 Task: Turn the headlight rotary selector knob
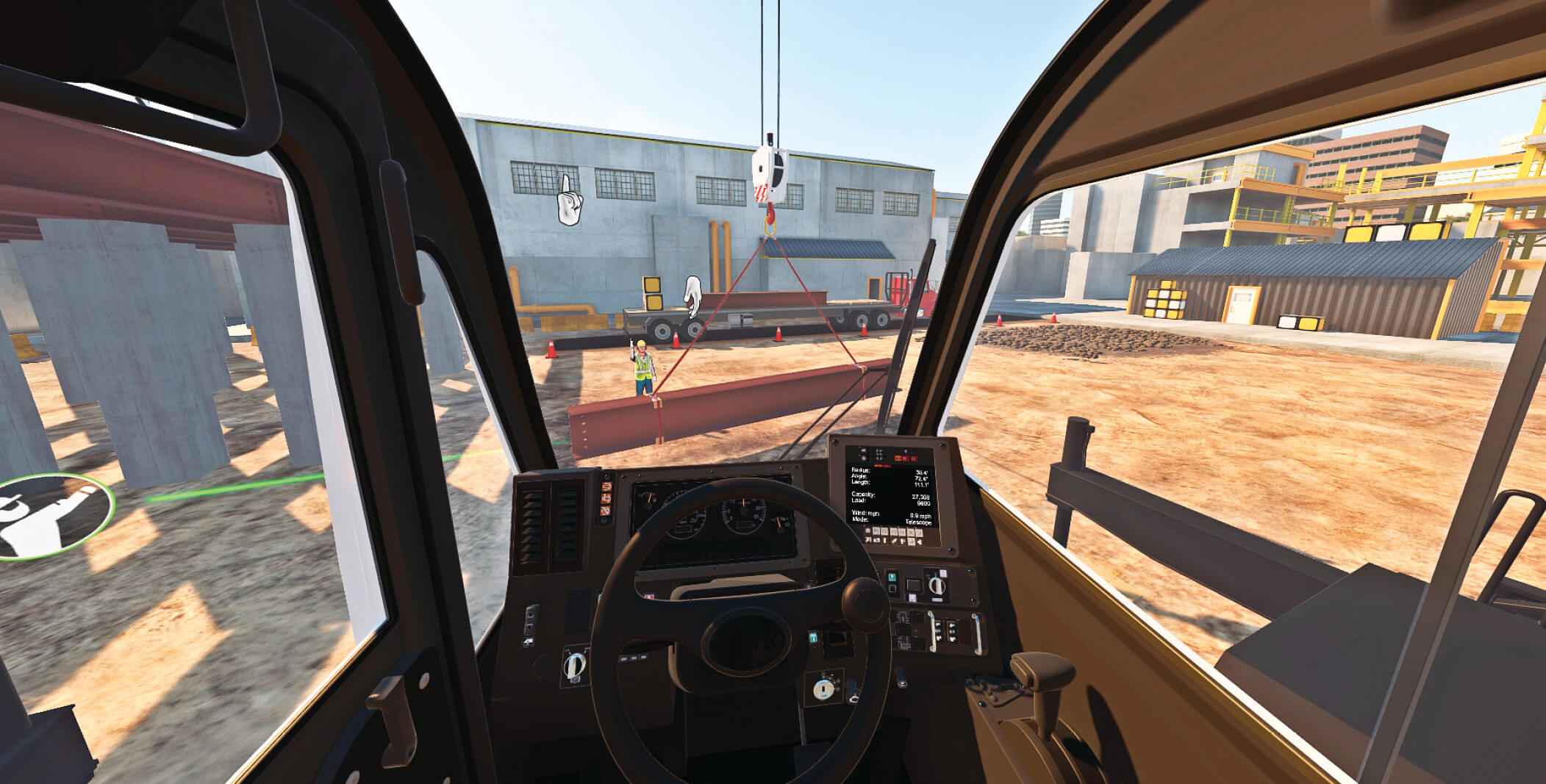click(576, 664)
